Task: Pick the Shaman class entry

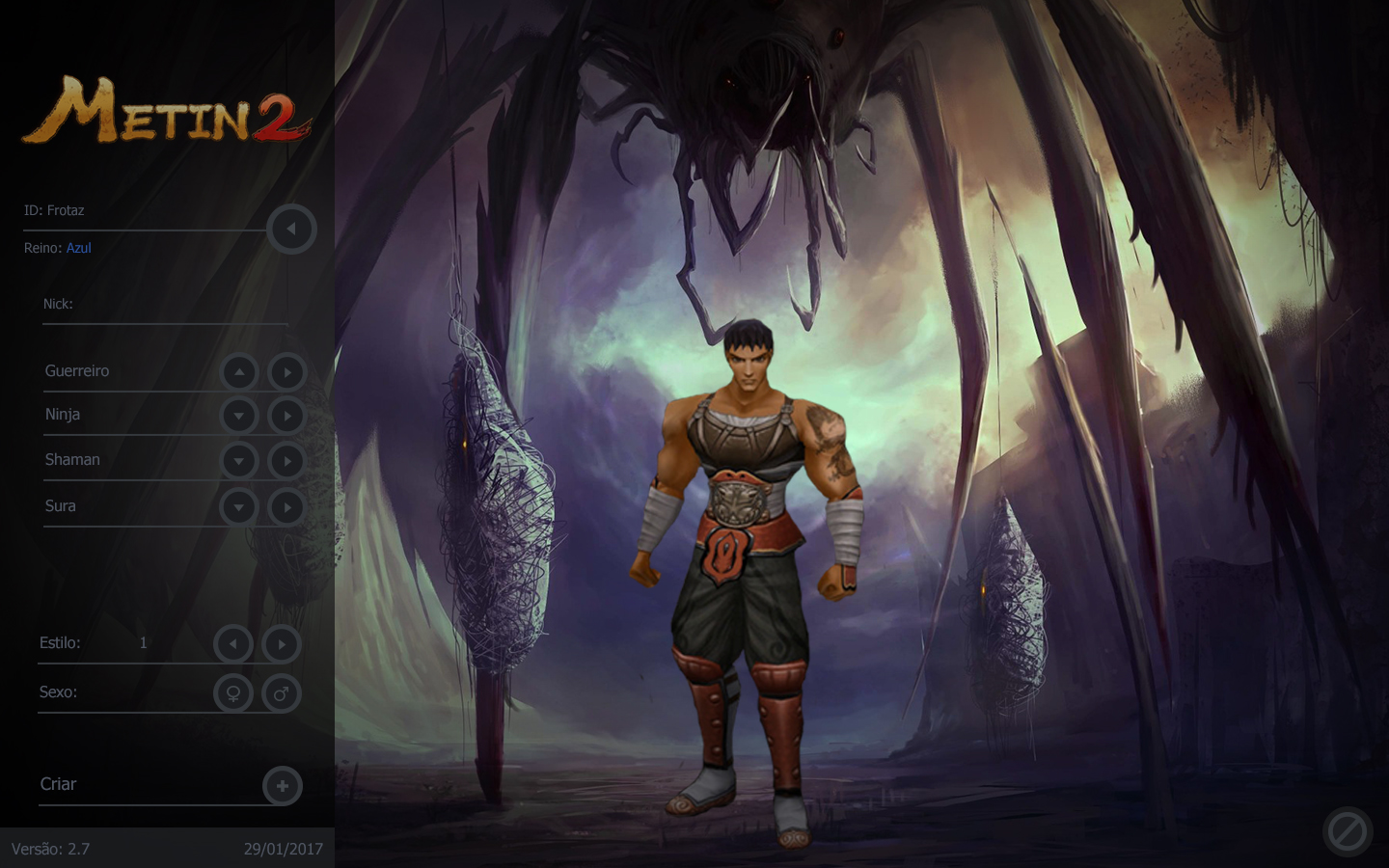Action: point(72,460)
